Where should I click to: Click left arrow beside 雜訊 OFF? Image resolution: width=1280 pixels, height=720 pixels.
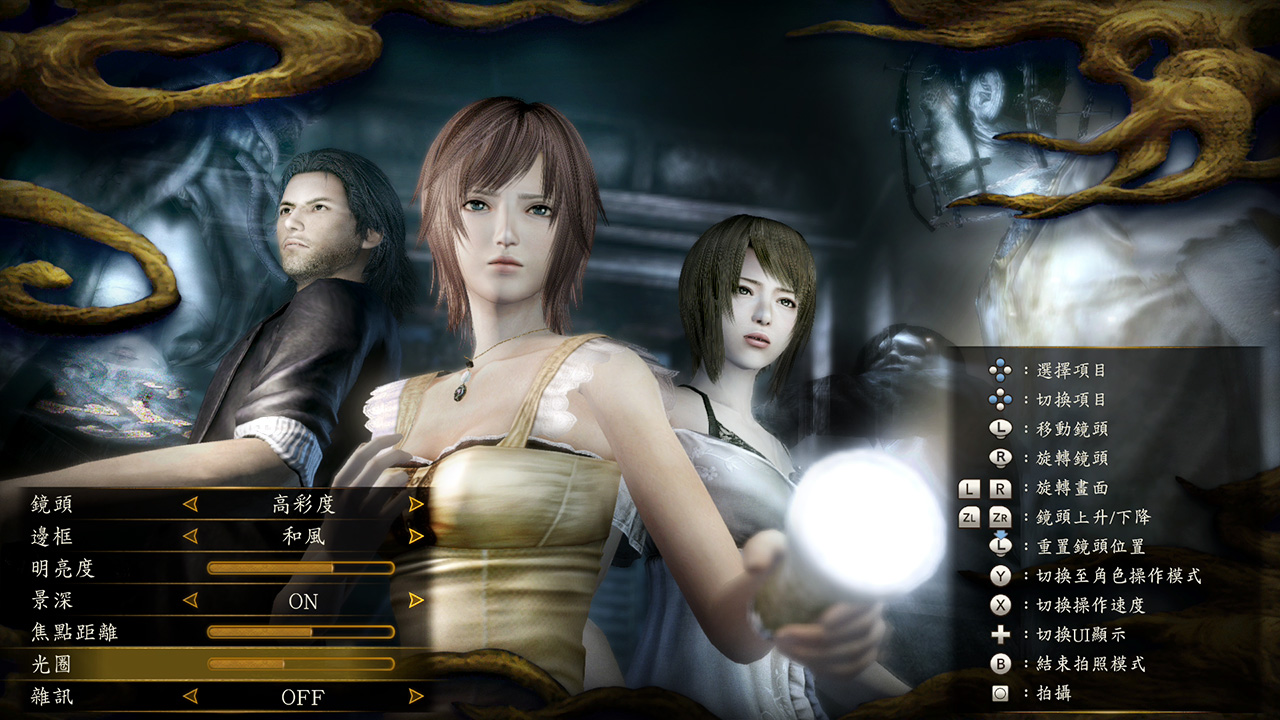coord(190,696)
